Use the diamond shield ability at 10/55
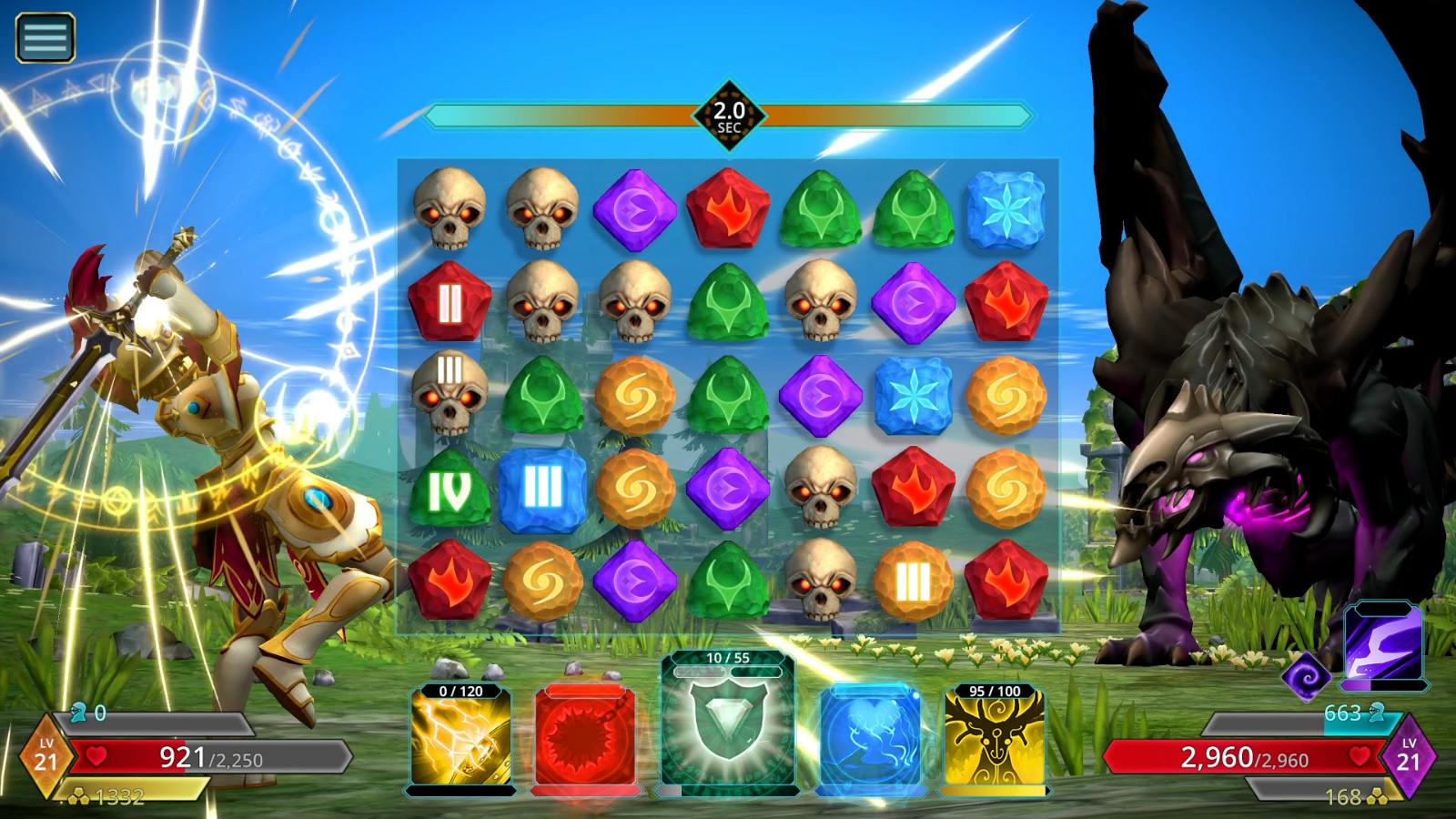 click(728, 728)
